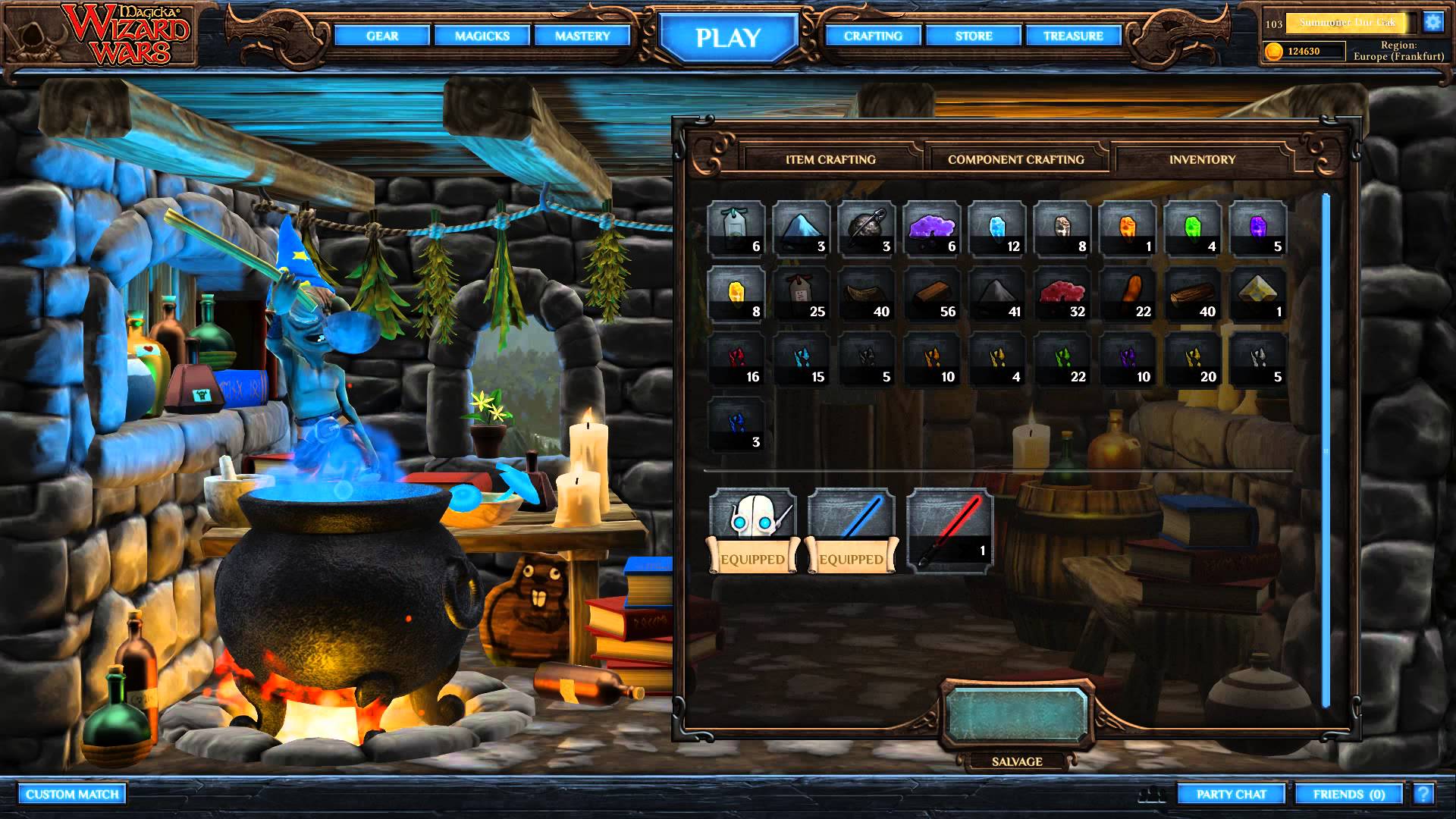Open the Magicks menu

pyautogui.click(x=482, y=36)
